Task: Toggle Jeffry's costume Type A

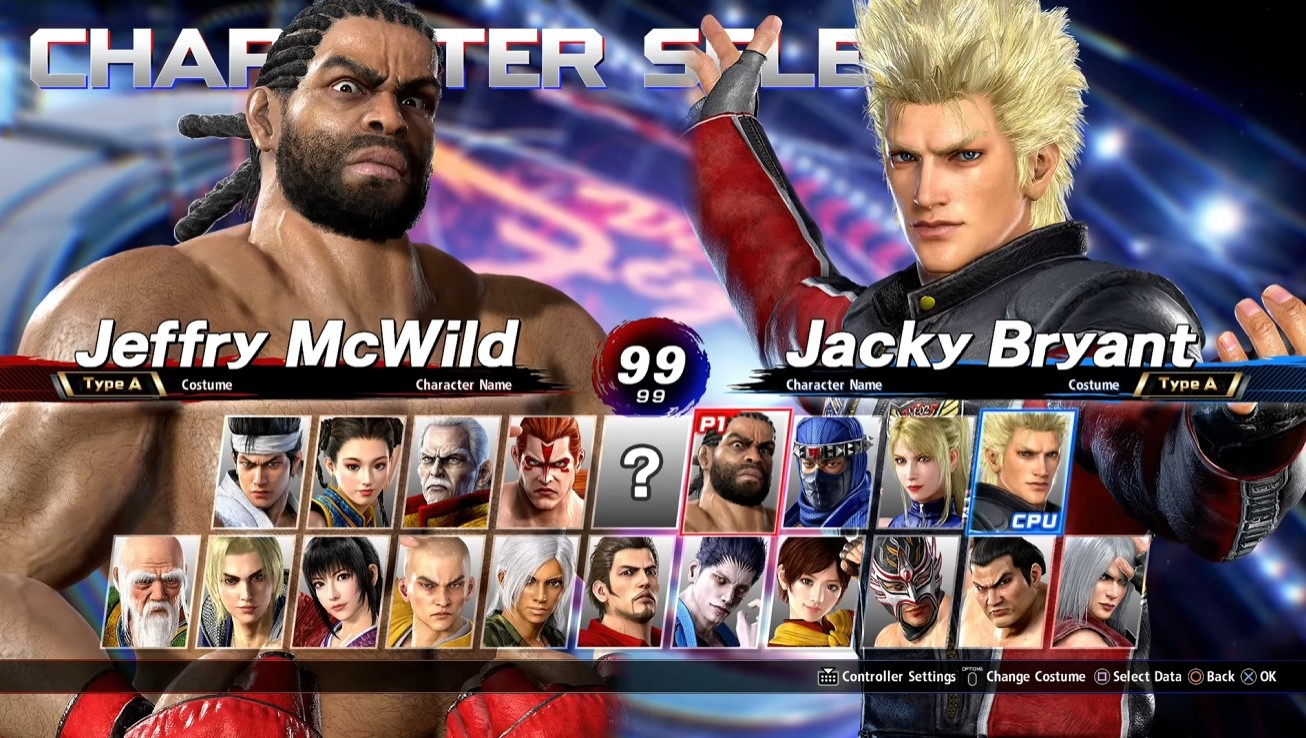Action: (x=112, y=383)
